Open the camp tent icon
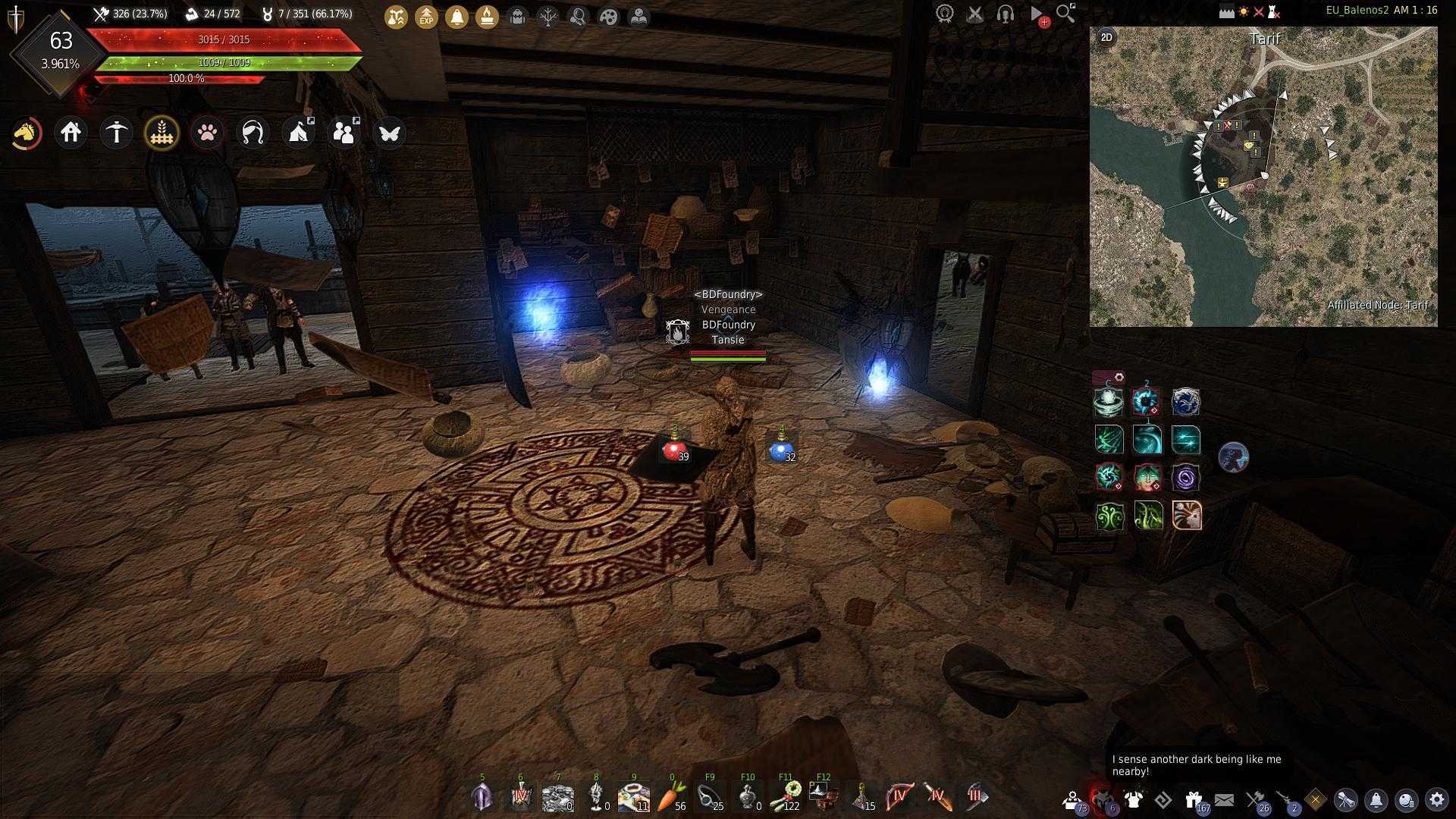The image size is (1456, 819). coord(298,133)
